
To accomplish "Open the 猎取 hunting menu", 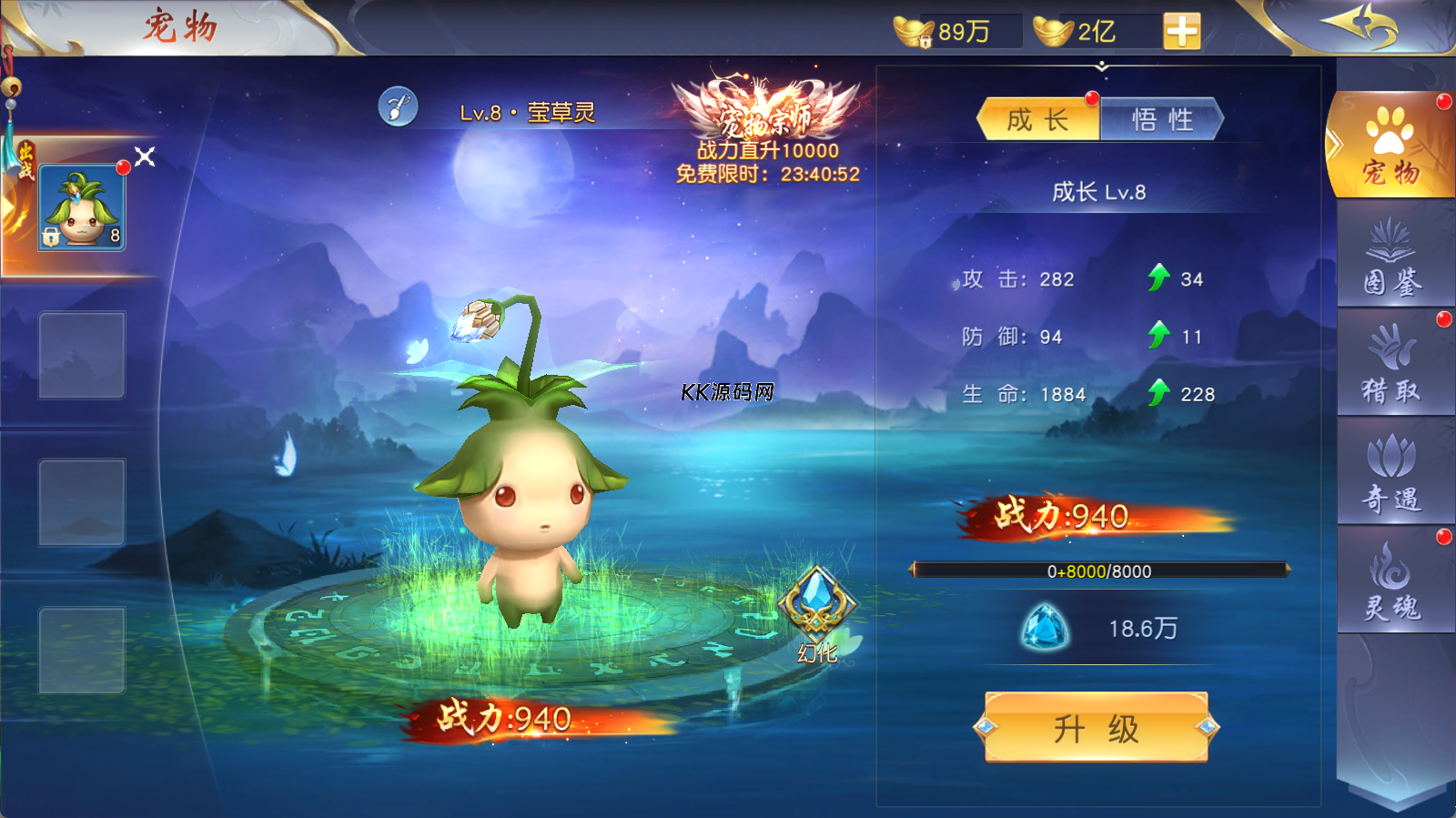I will tap(1391, 366).
